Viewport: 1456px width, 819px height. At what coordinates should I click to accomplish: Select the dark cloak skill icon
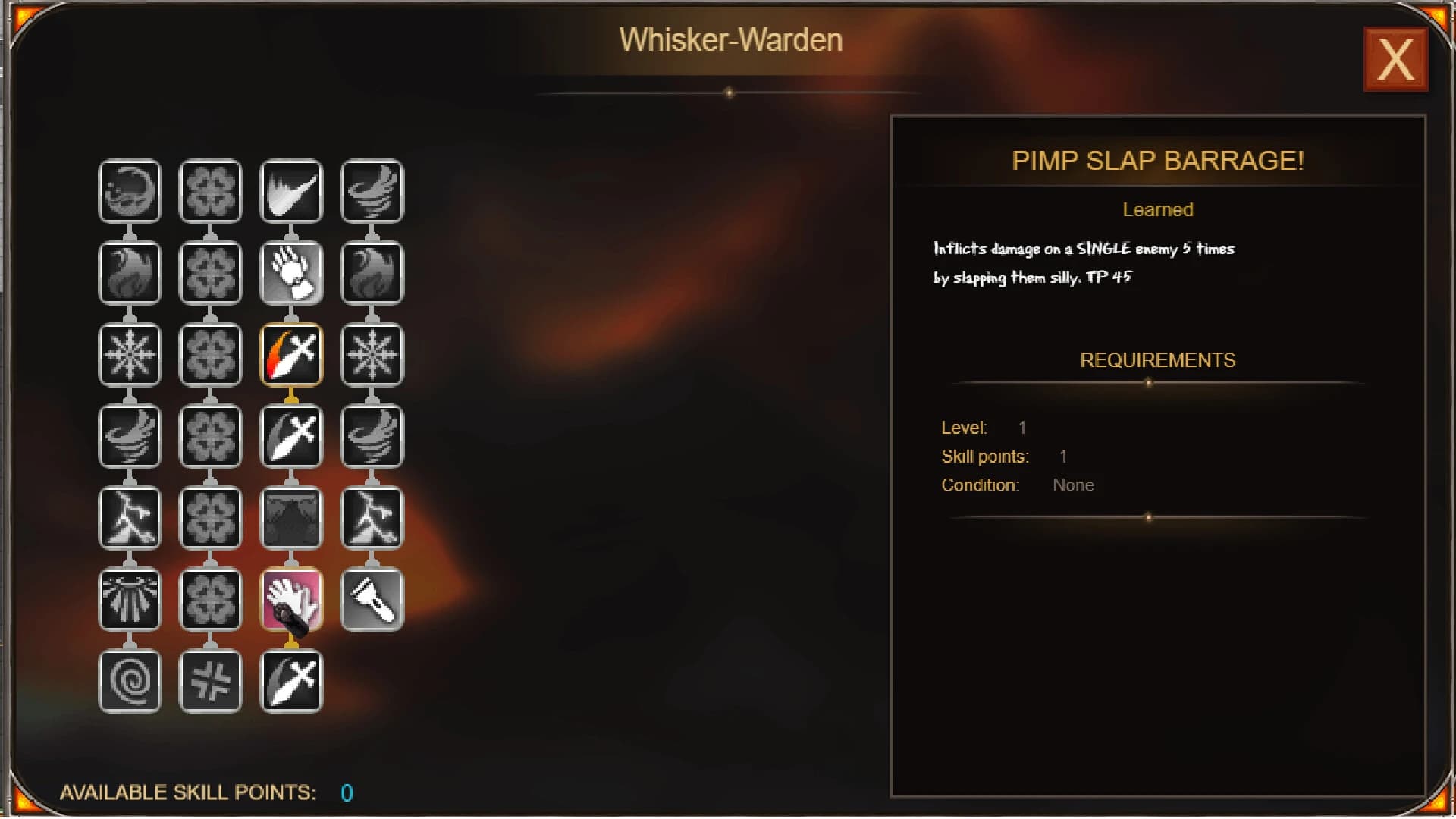(x=292, y=518)
